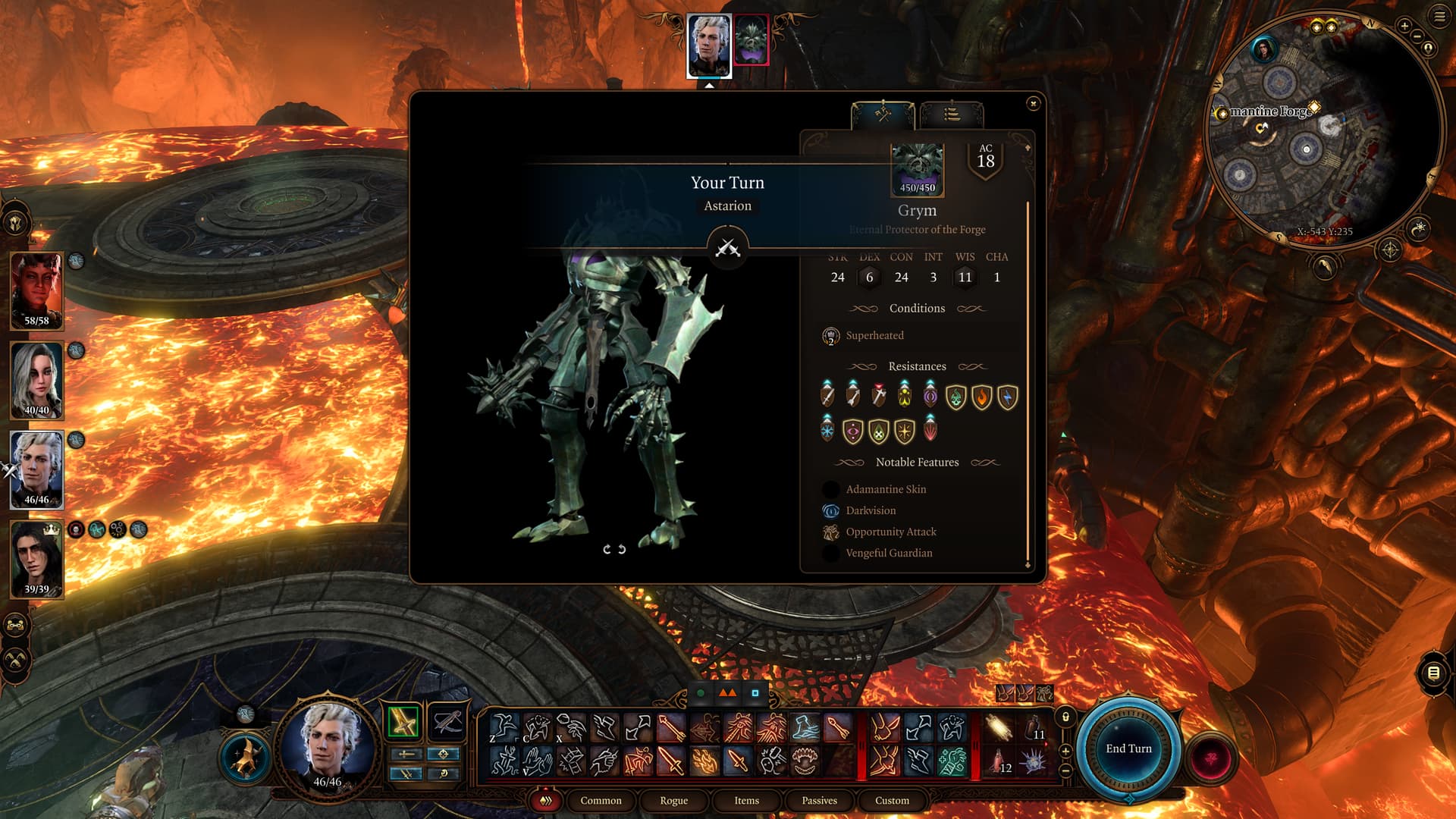The width and height of the screenshot is (1456, 819).
Task: Show the Items hotbar tab
Action: coord(746,800)
